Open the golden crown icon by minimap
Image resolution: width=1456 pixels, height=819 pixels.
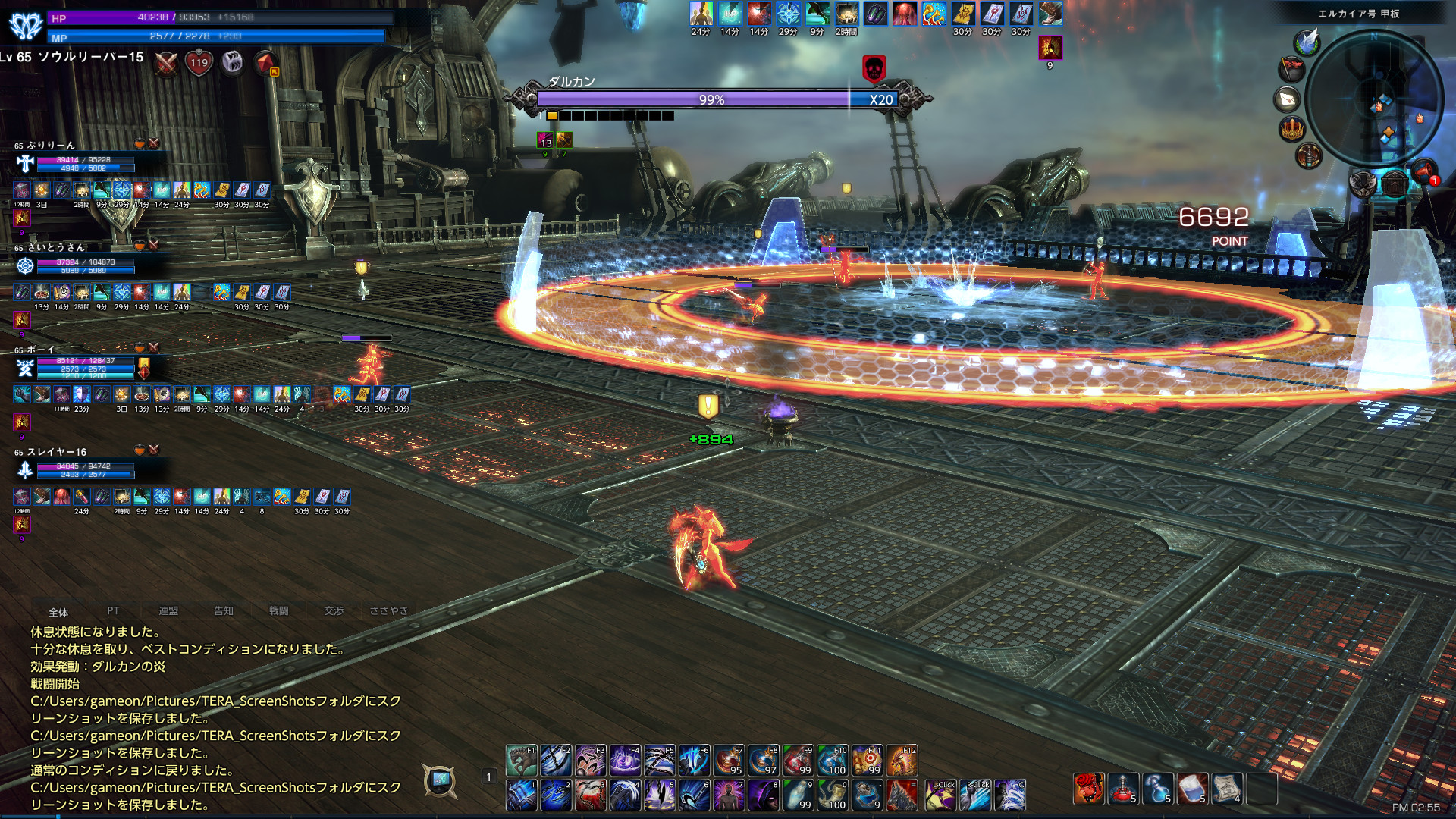(1291, 128)
